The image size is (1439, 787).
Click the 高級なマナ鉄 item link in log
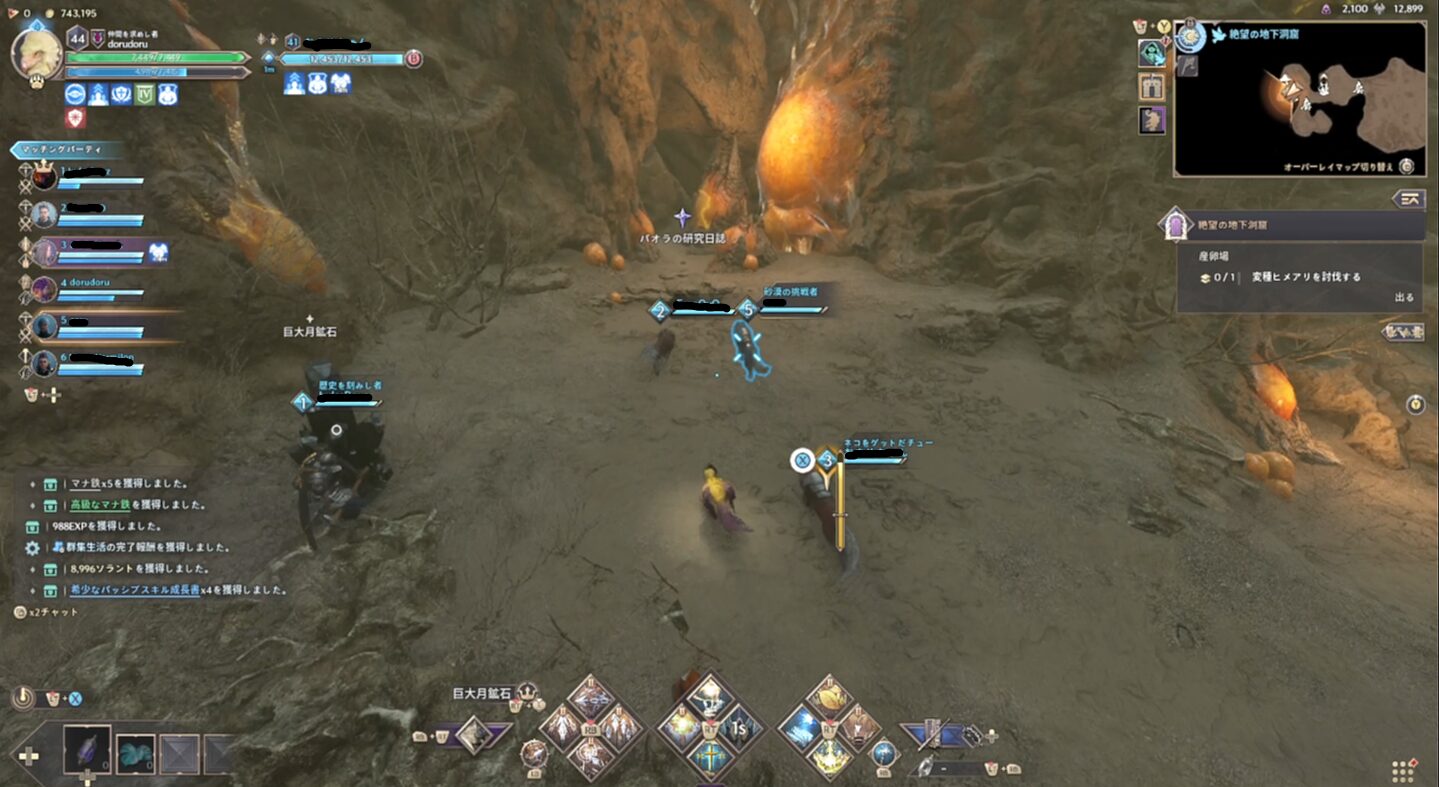pos(100,505)
